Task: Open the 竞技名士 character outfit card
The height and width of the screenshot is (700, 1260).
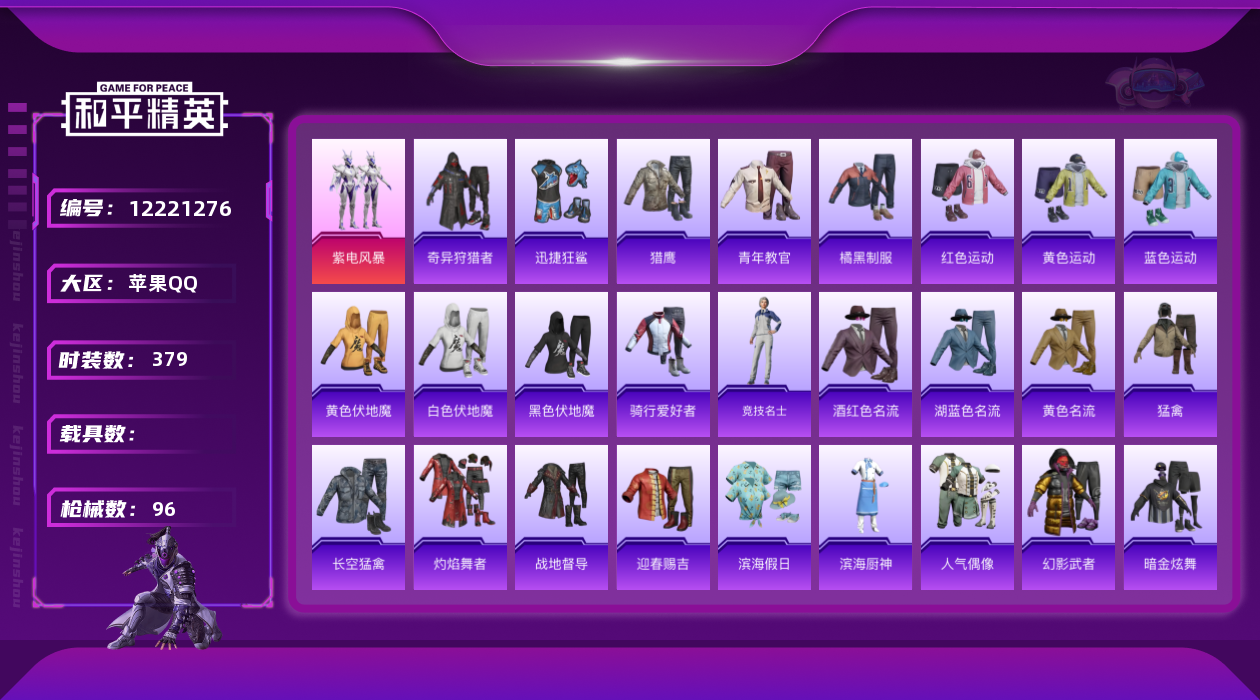Action: click(x=764, y=364)
